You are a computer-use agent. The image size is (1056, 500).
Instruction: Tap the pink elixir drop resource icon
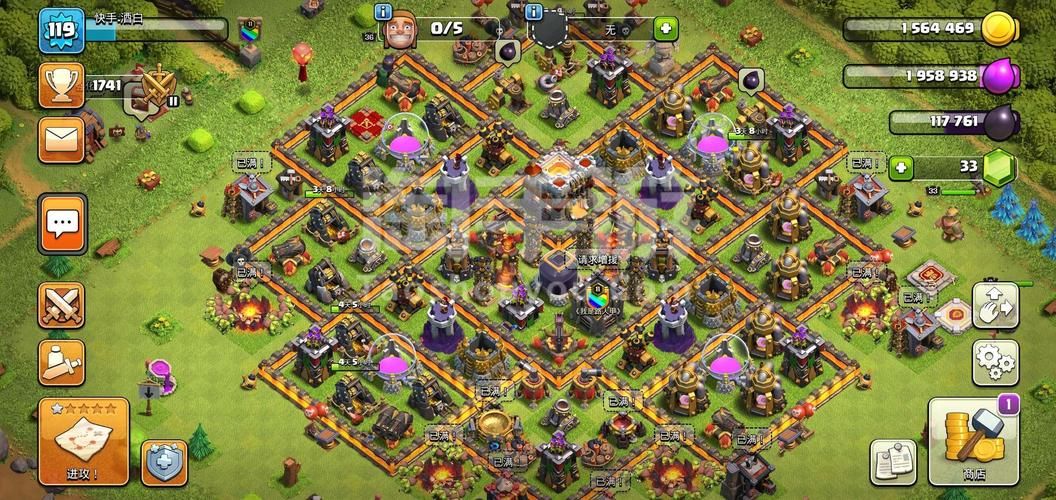point(999,76)
